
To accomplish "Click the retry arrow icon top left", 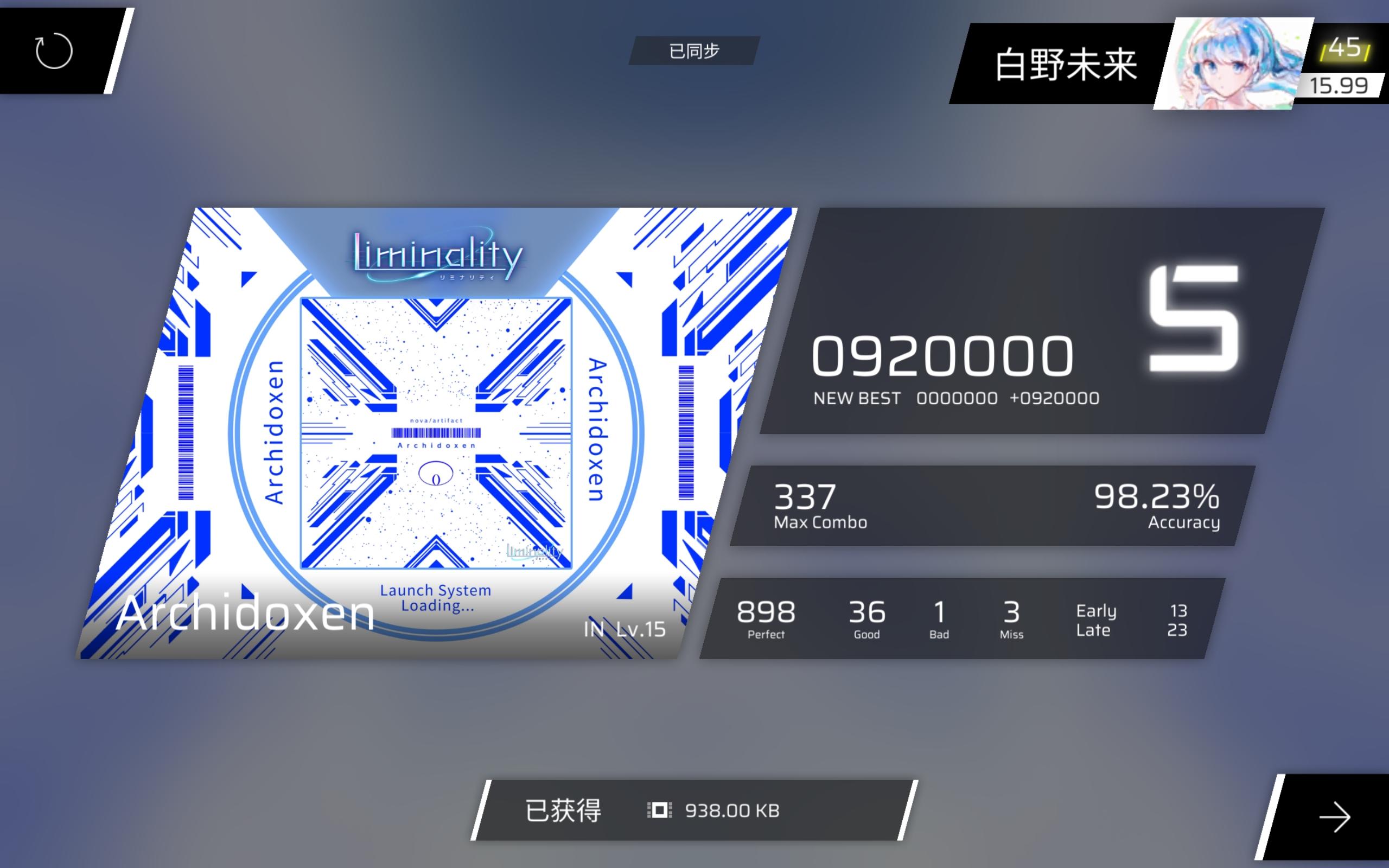I will [54, 50].
